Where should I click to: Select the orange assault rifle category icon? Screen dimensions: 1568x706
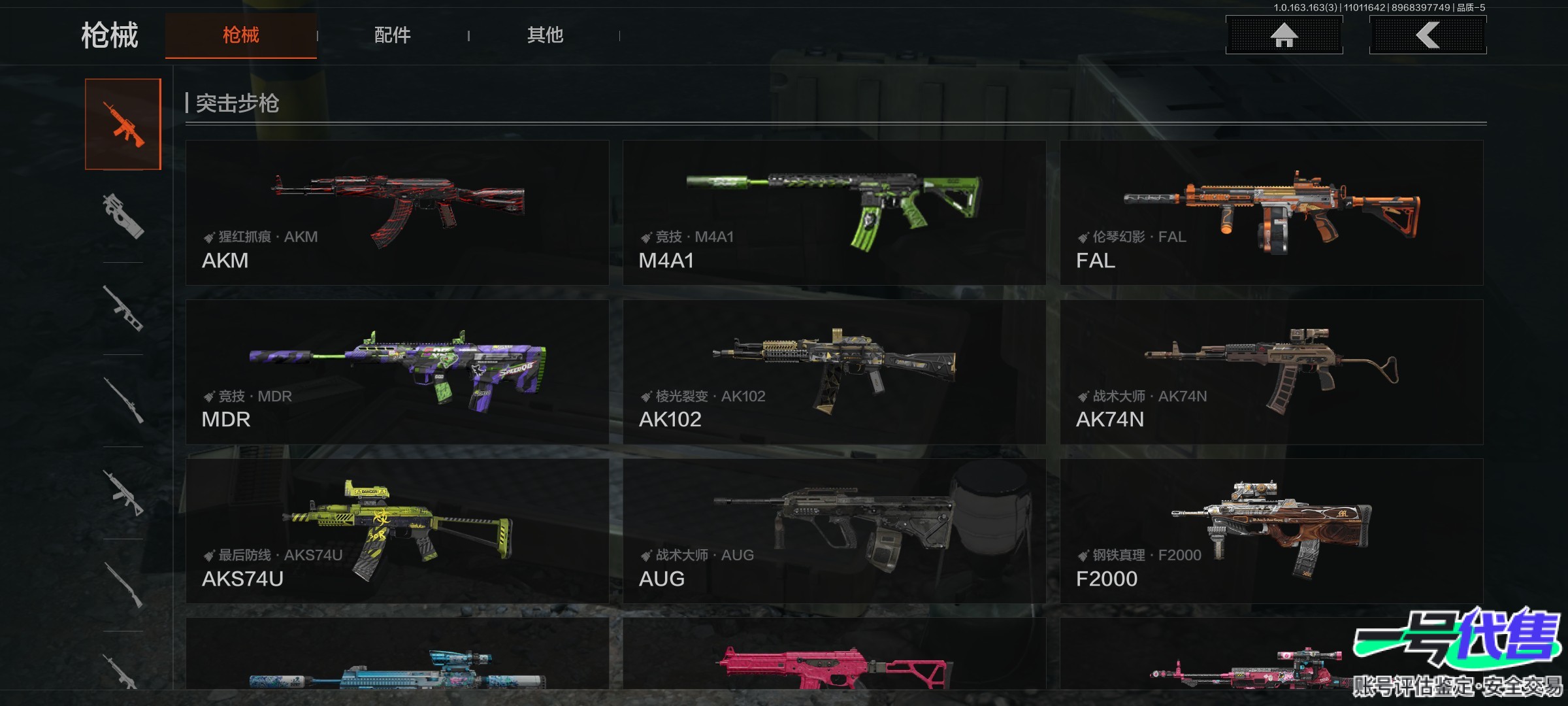click(123, 124)
